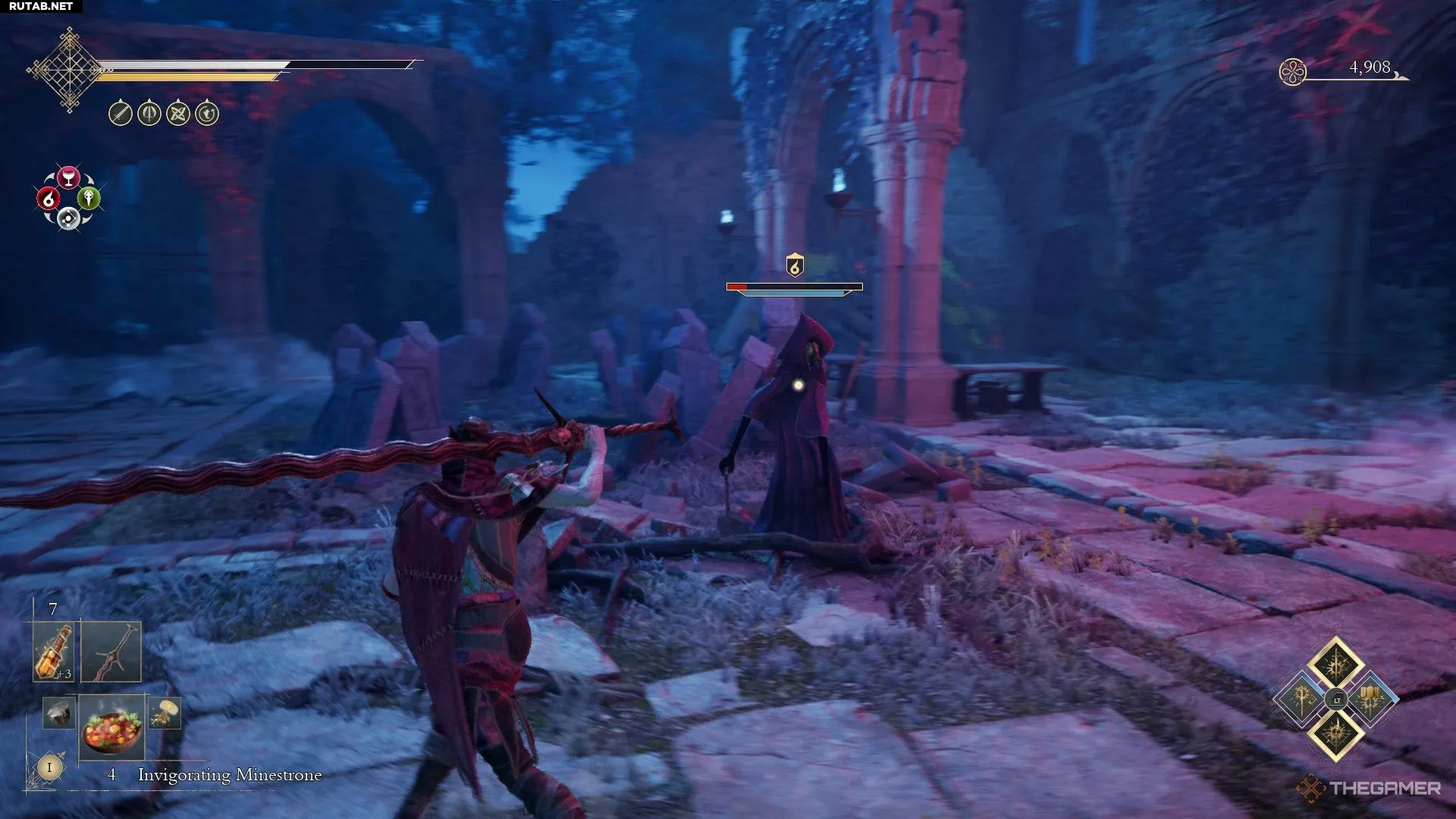Click the circular arrow status icon
The width and height of the screenshot is (1456, 819).
(207, 114)
